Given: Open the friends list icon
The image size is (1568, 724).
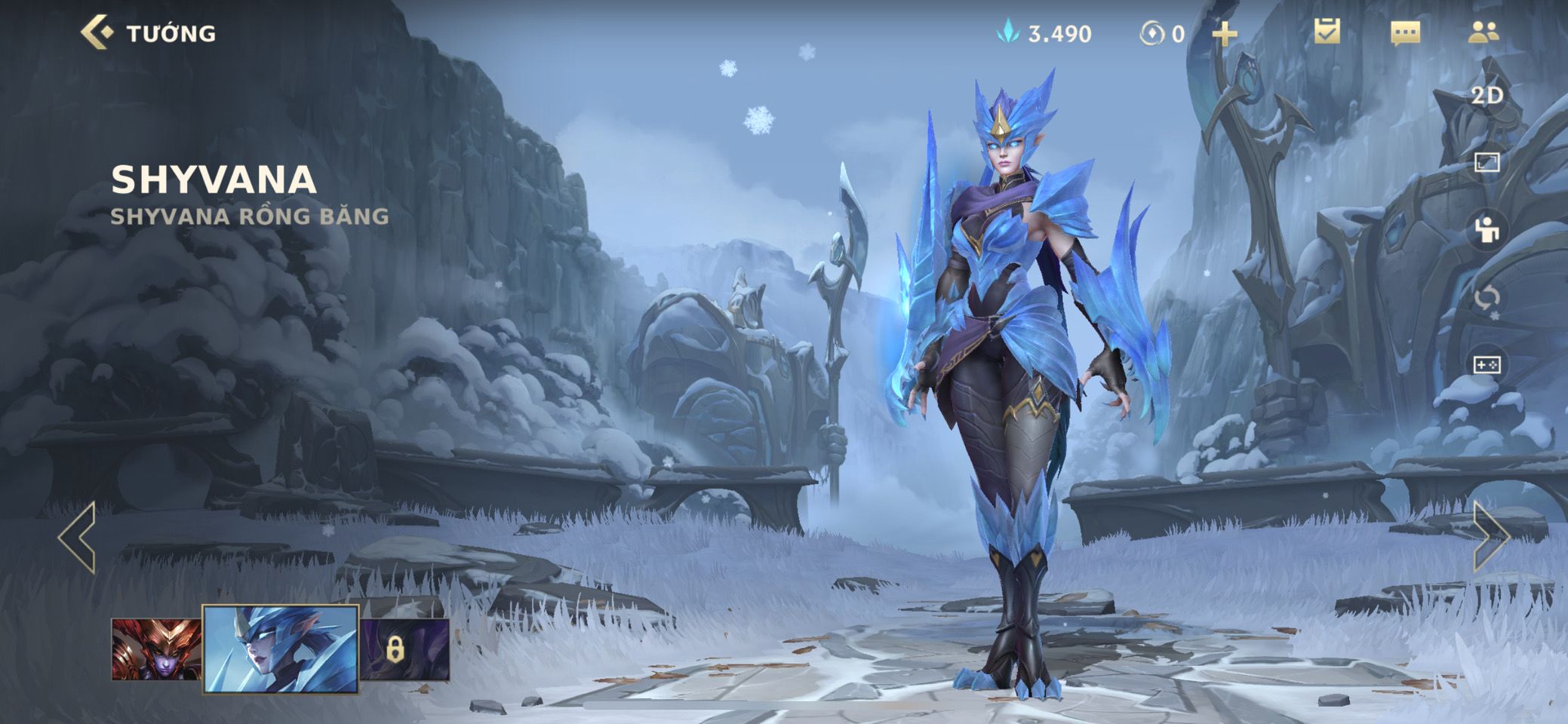Looking at the screenshot, I should [1483, 32].
